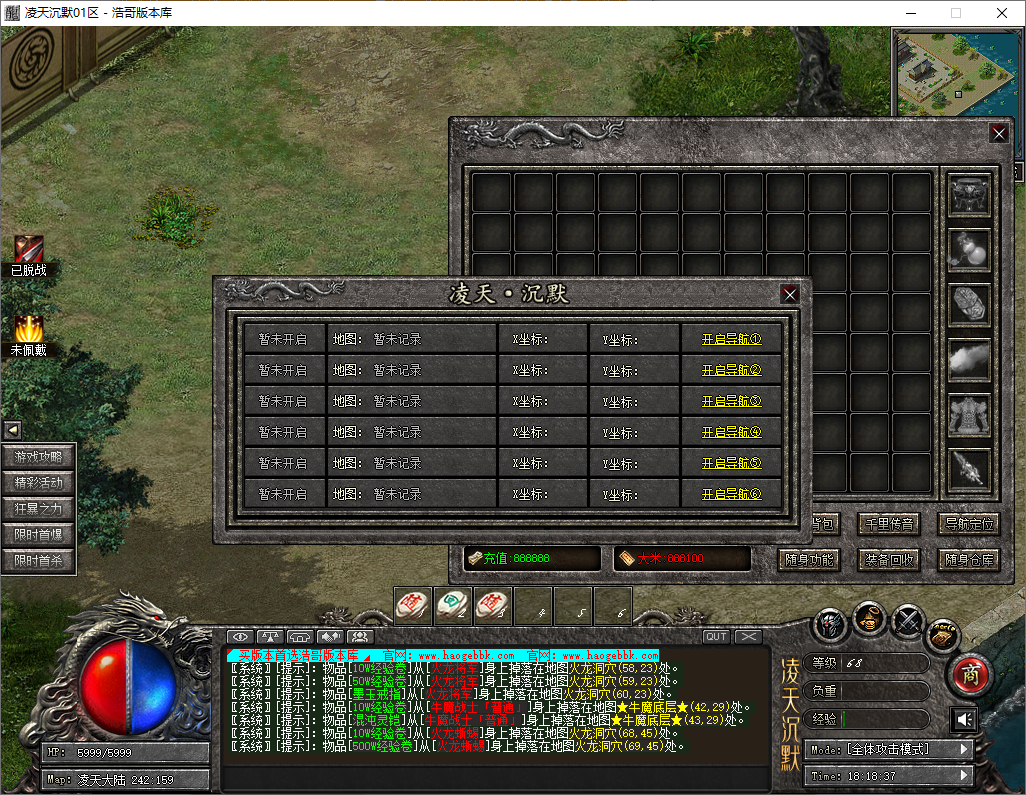Image resolution: width=1026 pixels, height=795 pixels.
Task: Open 装备回收 equipment recycling
Action: tap(889, 559)
